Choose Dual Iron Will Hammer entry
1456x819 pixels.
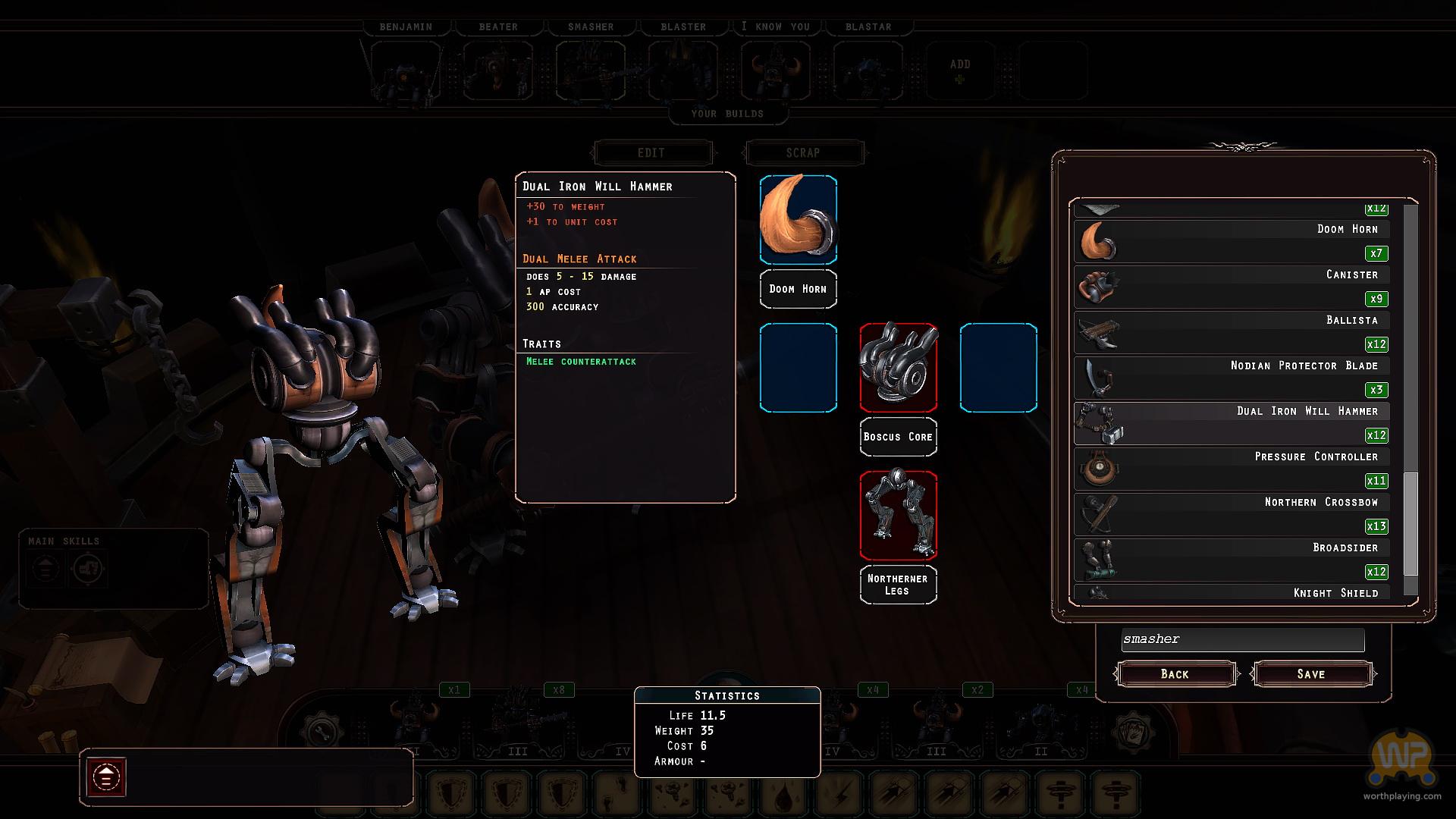[x=1232, y=423]
